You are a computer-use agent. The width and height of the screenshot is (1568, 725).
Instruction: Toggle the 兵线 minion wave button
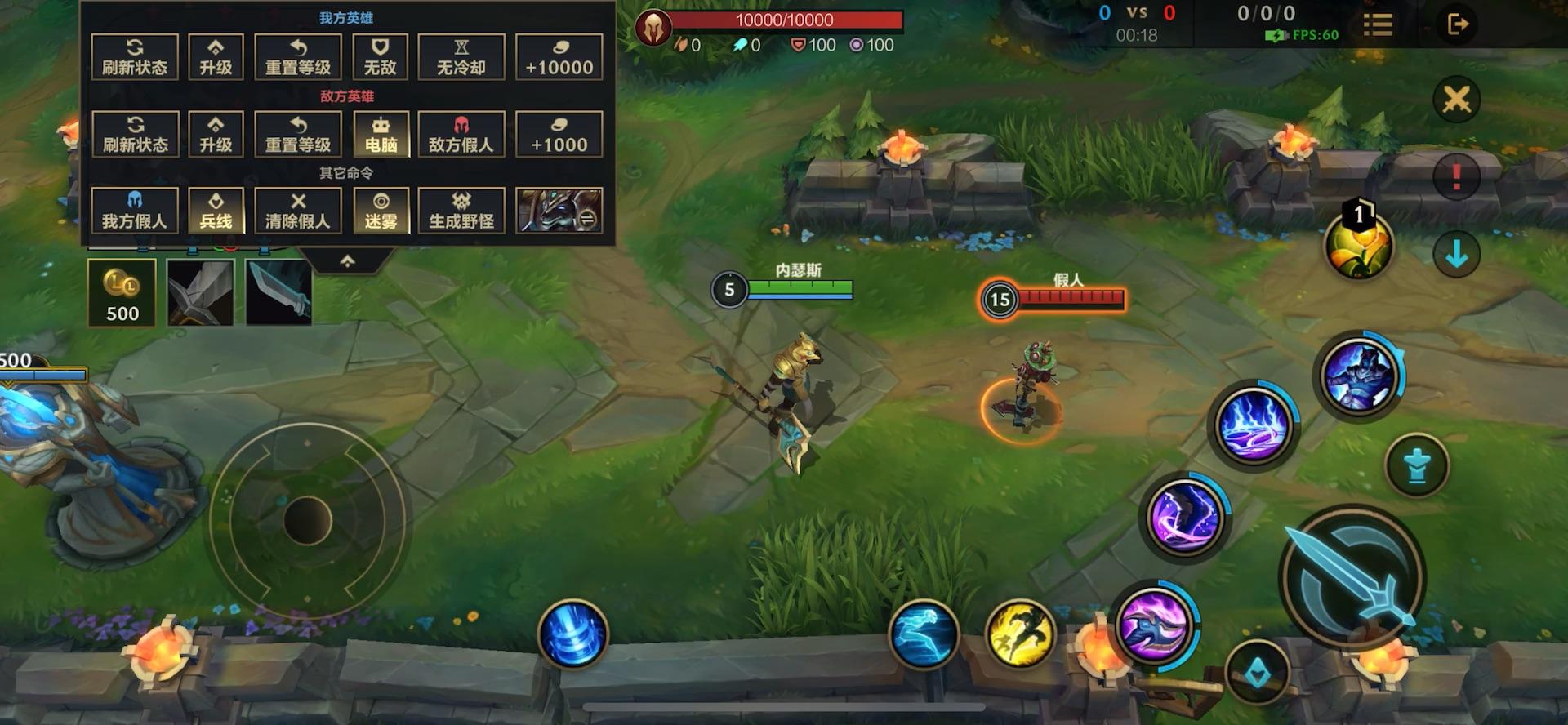pos(216,211)
